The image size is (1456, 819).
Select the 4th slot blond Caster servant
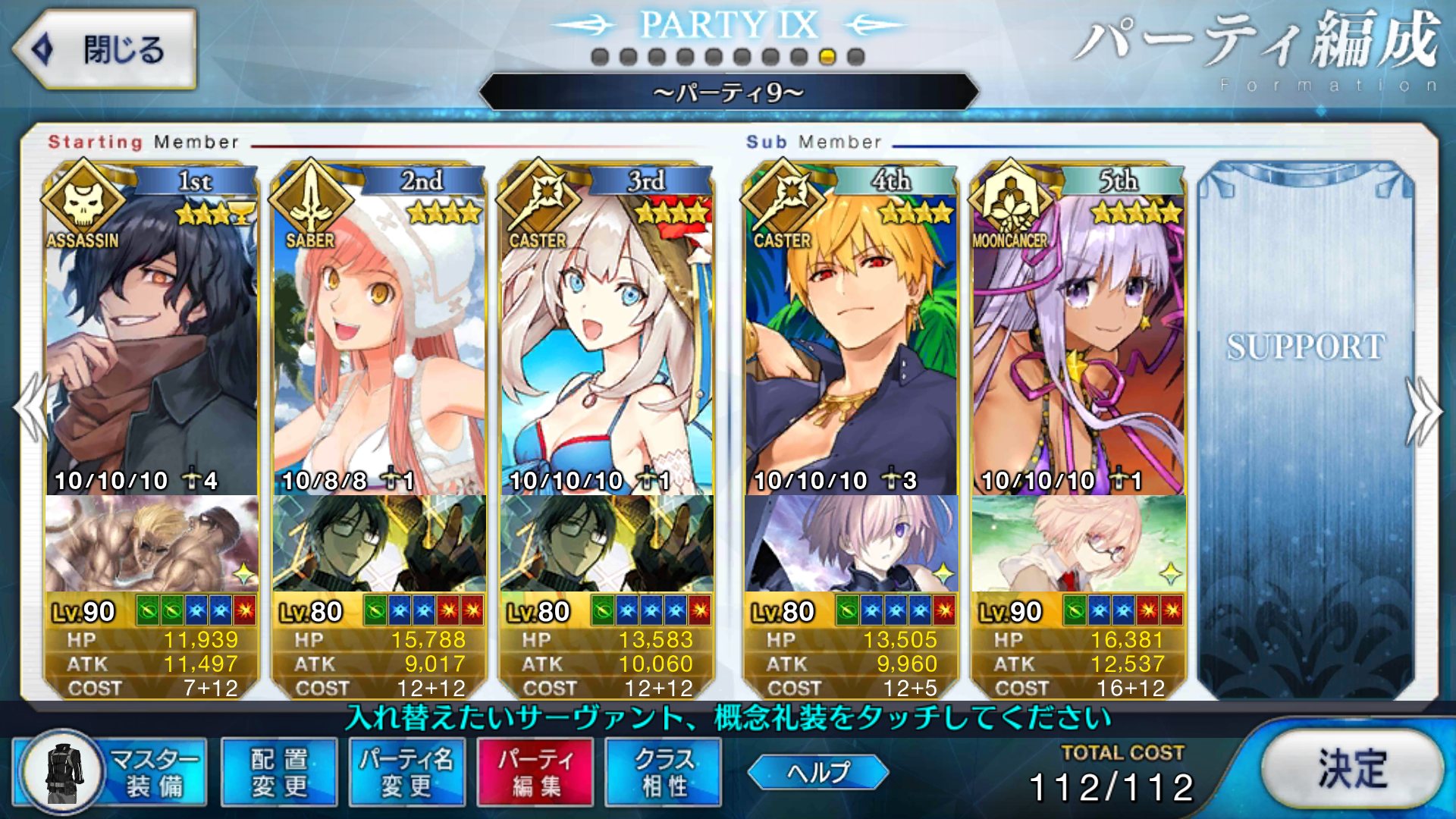coord(851,341)
